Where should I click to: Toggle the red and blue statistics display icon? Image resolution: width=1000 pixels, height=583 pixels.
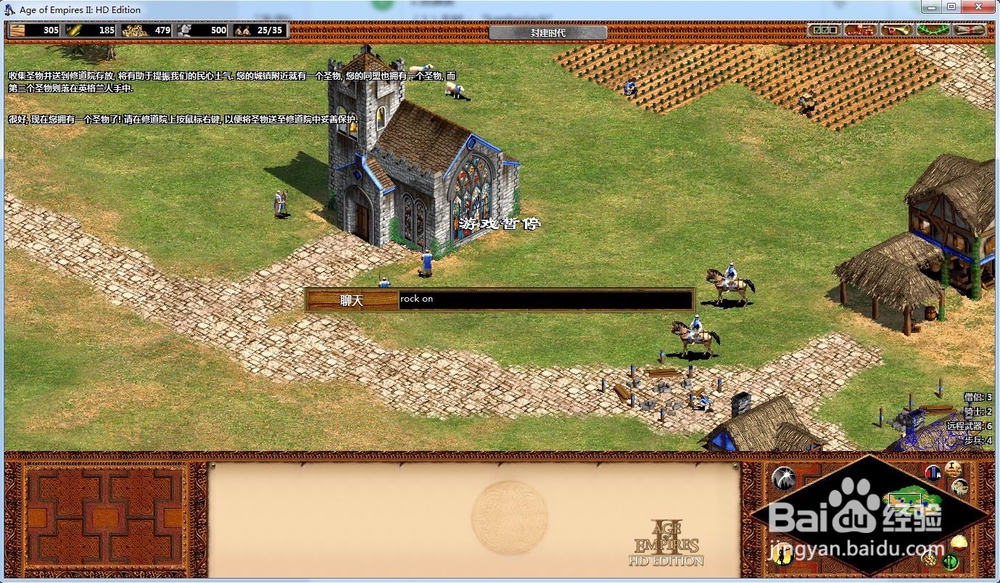coord(932,472)
